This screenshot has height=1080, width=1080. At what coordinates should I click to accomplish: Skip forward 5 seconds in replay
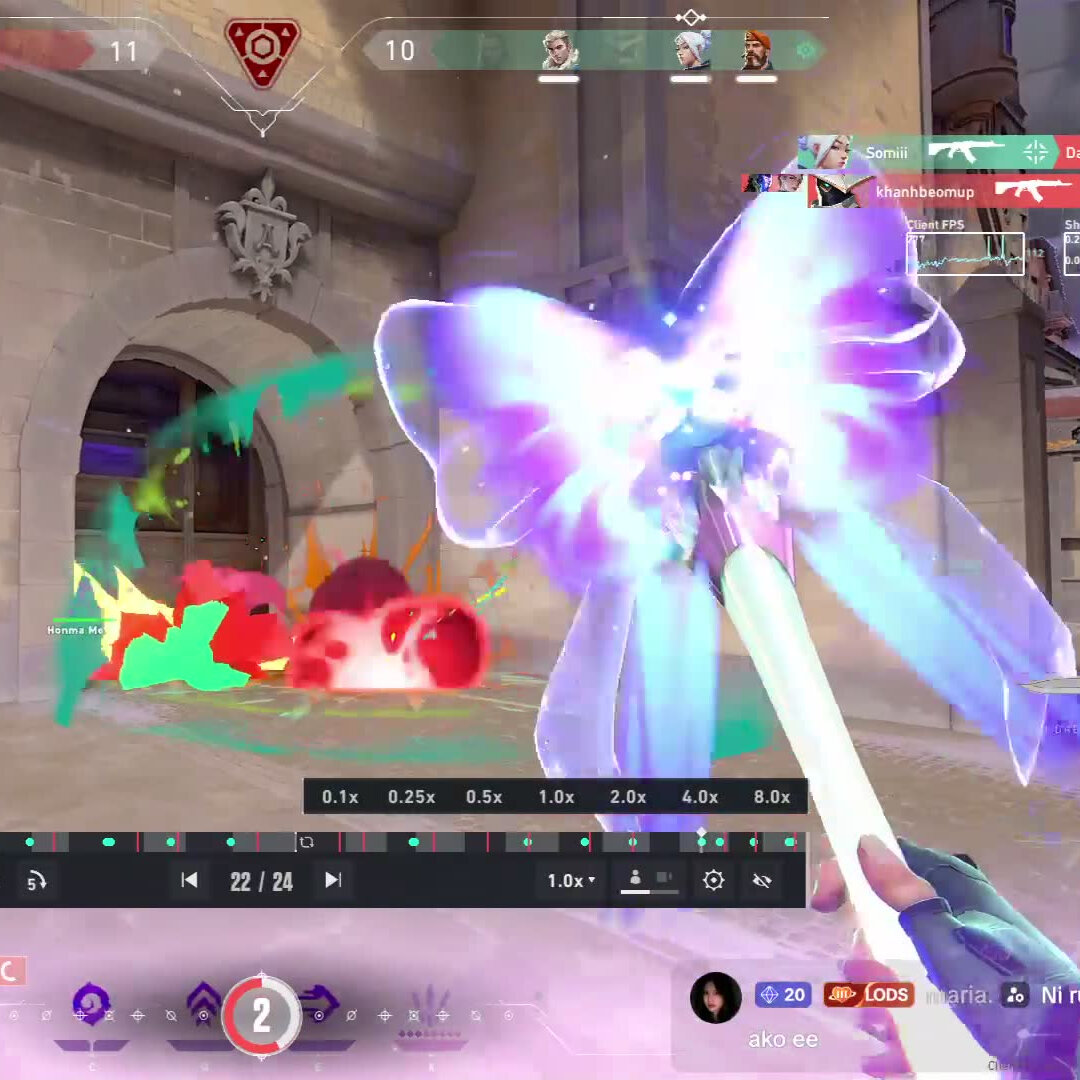pyautogui.click(x=36, y=881)
